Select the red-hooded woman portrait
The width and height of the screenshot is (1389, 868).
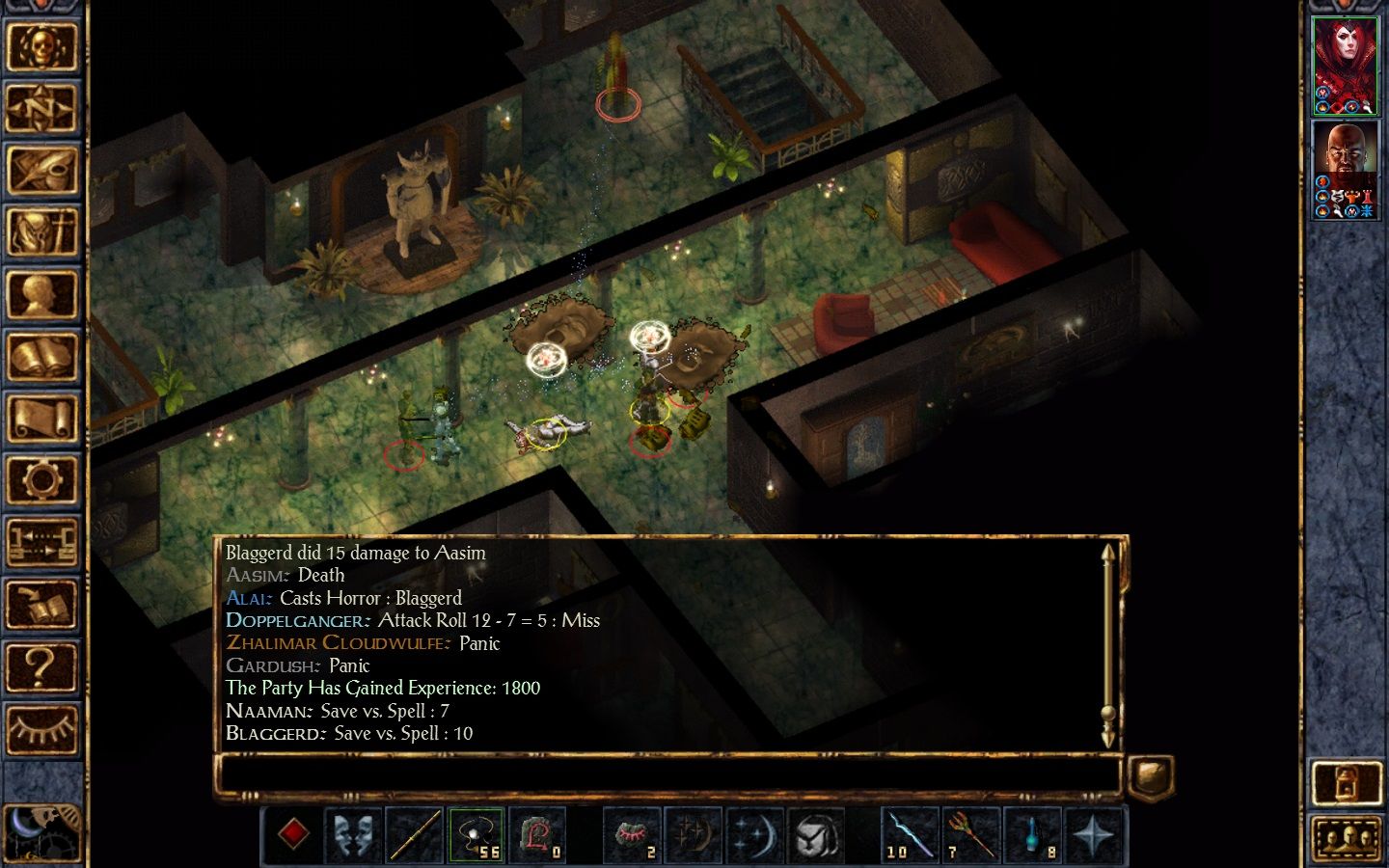1346,66
